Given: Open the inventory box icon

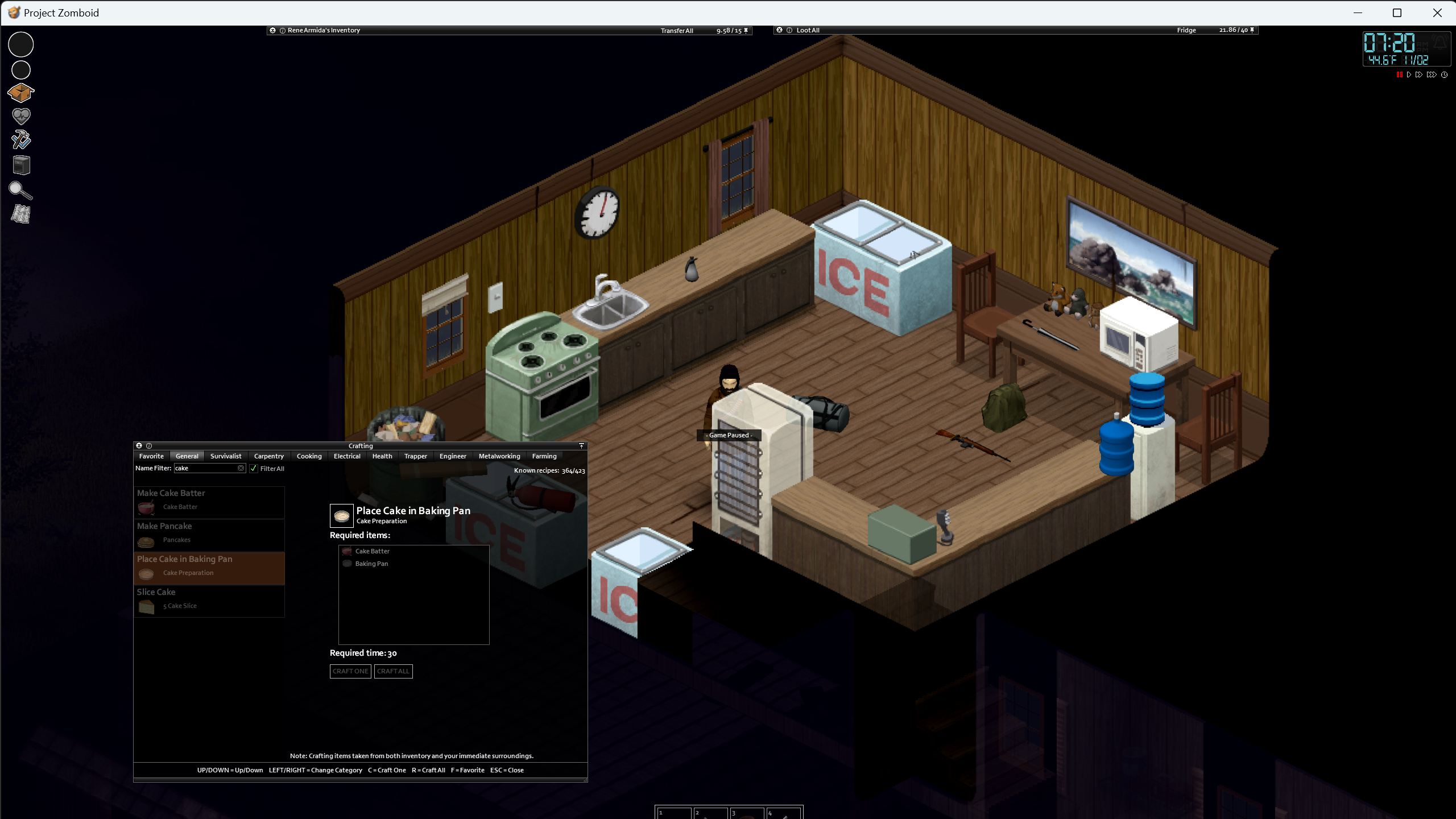Looking at the screenshot, I should coord(21,92).
